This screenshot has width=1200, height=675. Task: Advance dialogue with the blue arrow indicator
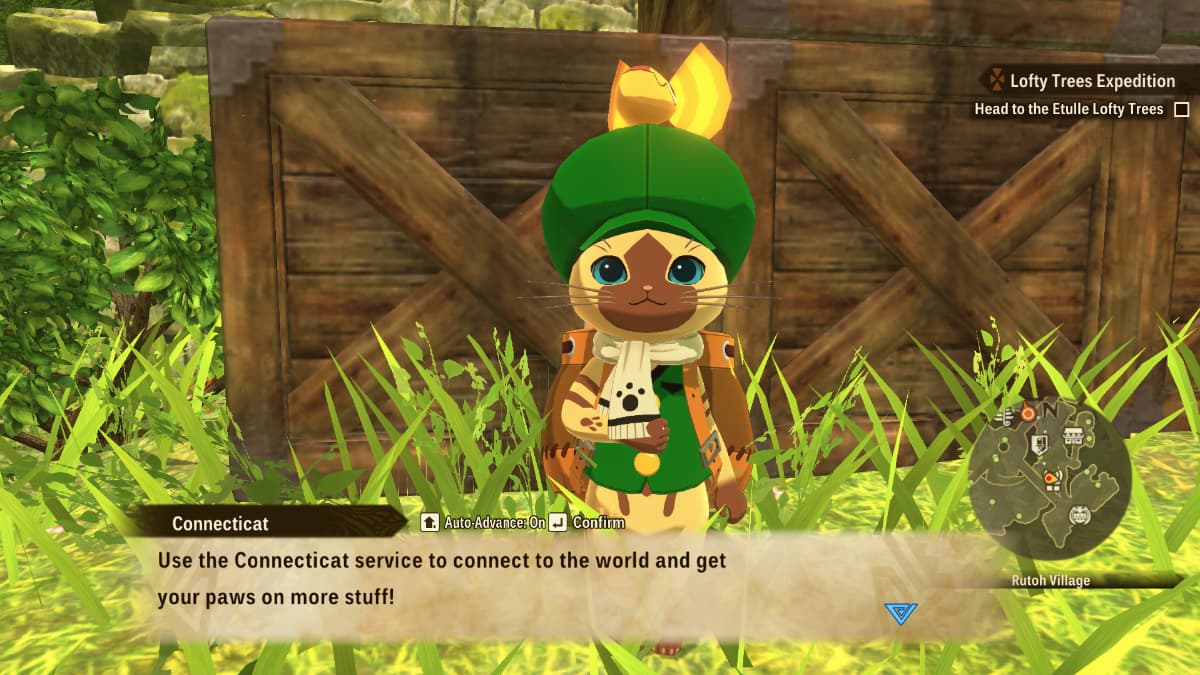(900, 613)
